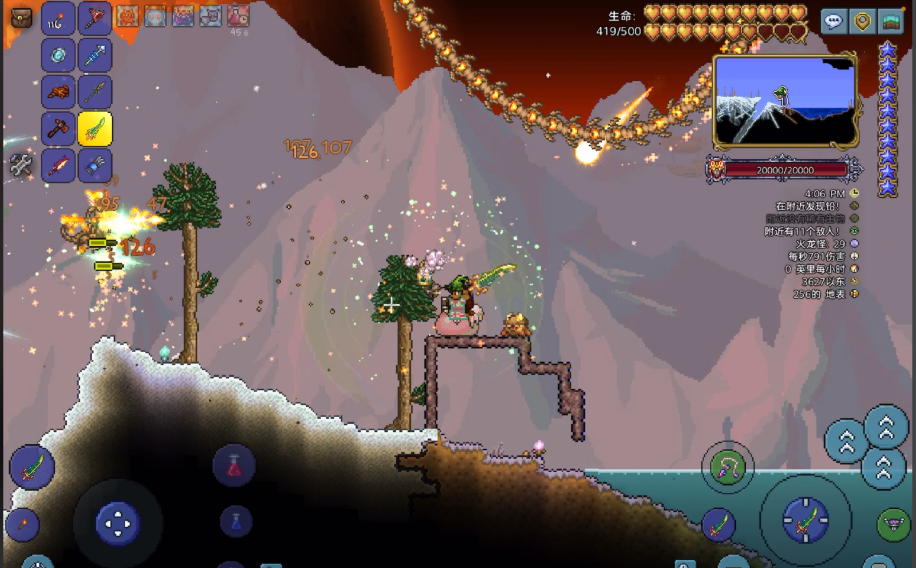916x568 pixels.
Task: Select the fishing hook hotbar slot
Action: click(58, 17)
